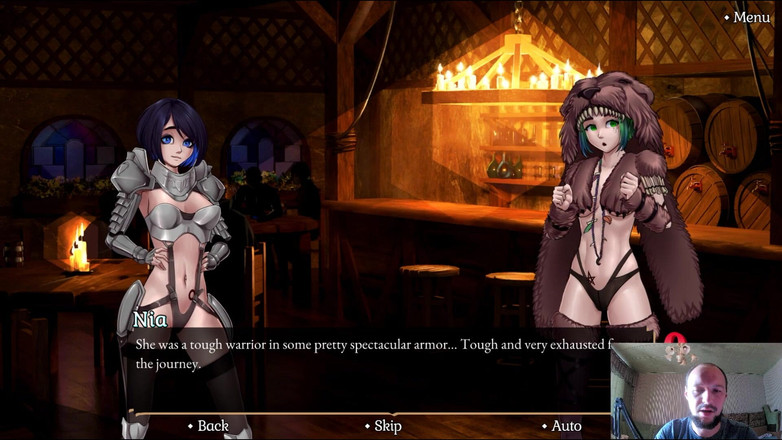
Task: Skip the current dialogue
Action: 387,426
